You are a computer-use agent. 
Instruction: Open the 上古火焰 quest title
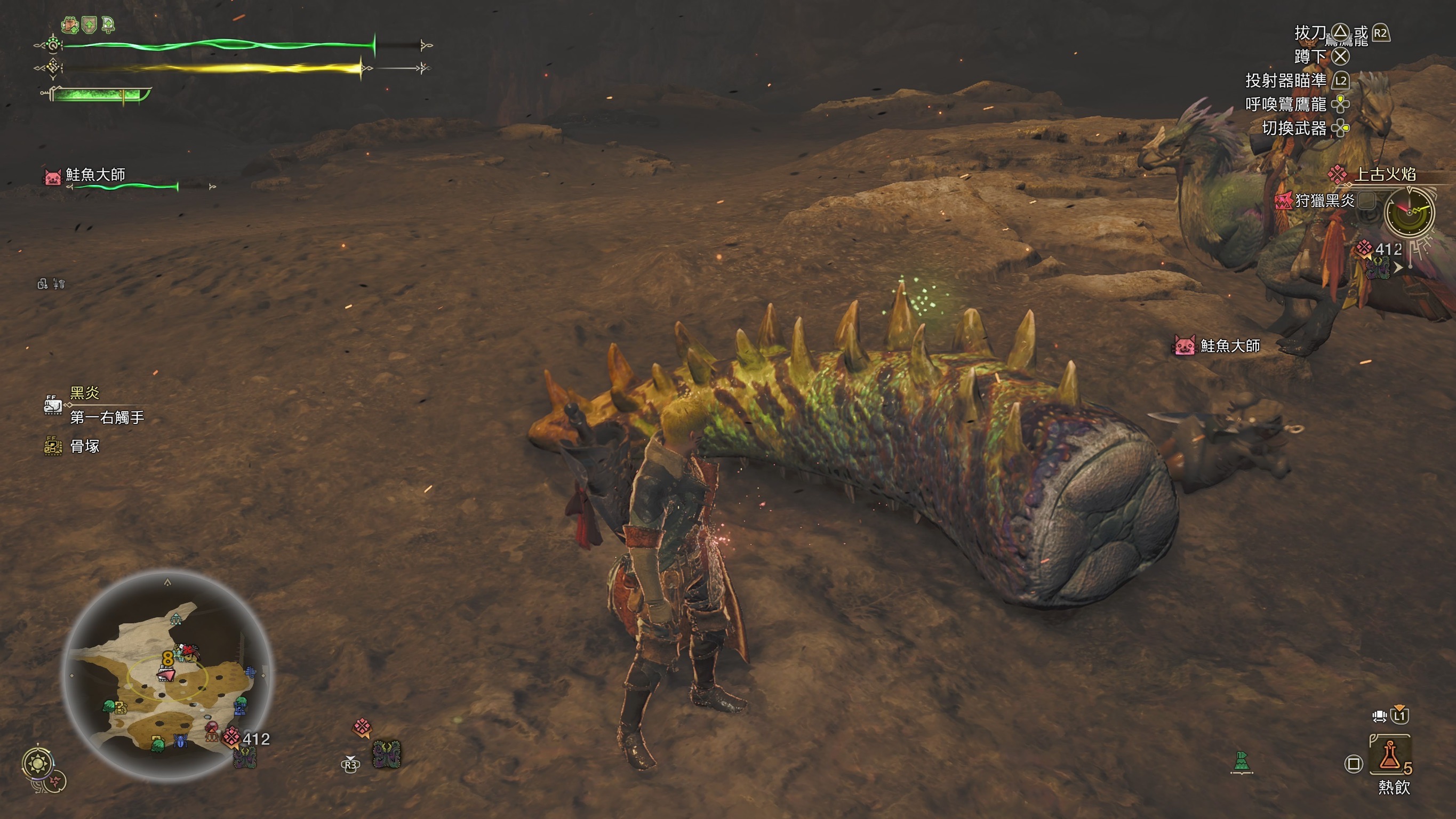(x=1385, y=174)
